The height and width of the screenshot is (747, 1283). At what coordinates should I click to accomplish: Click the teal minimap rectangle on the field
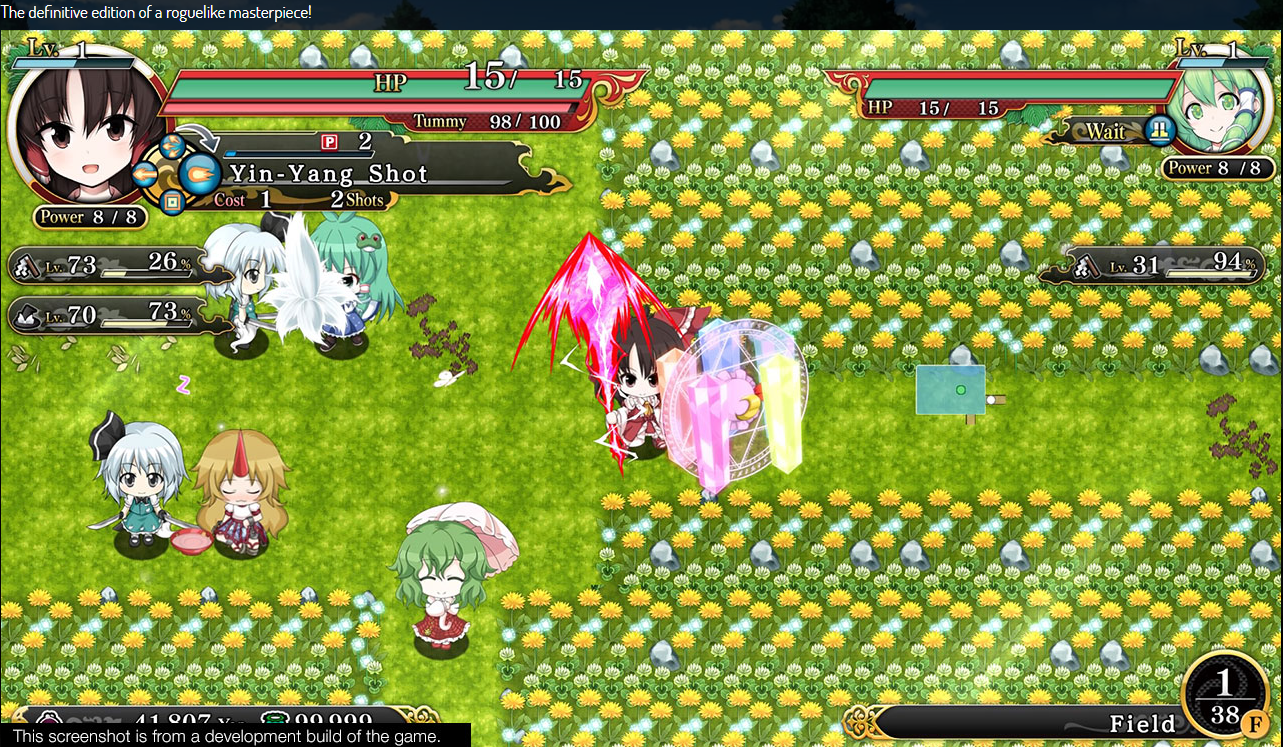pyautogui.click(x=950, y=388)
